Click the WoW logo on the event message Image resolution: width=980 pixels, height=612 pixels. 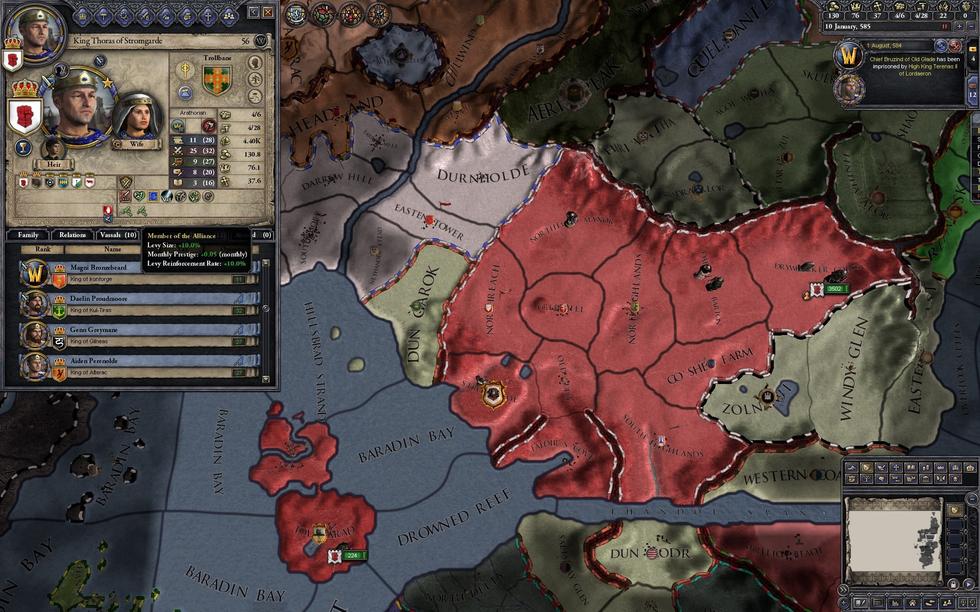click(848, 57)
